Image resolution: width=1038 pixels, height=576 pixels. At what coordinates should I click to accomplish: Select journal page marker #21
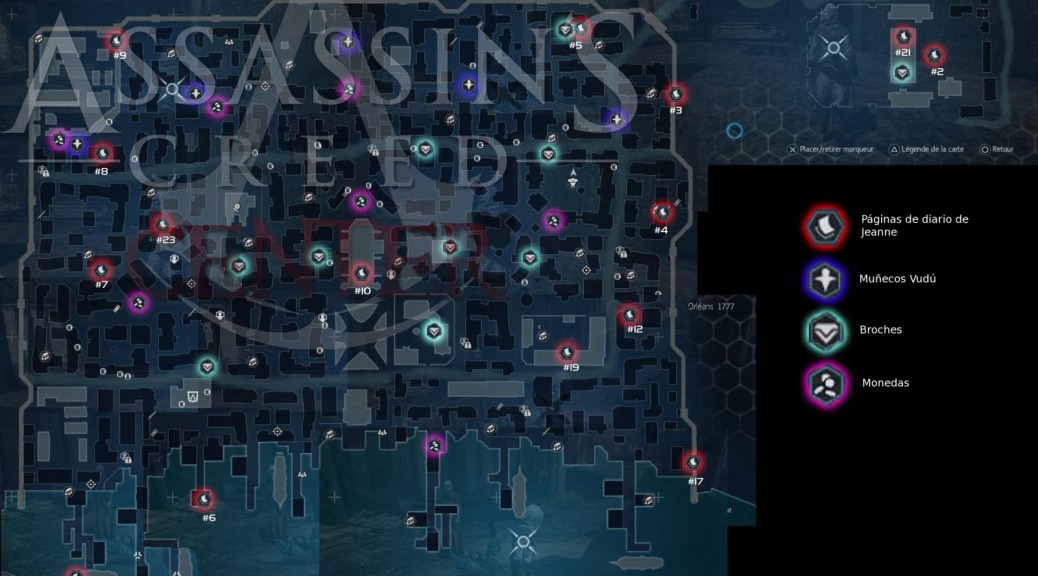(x=903, y=38)
